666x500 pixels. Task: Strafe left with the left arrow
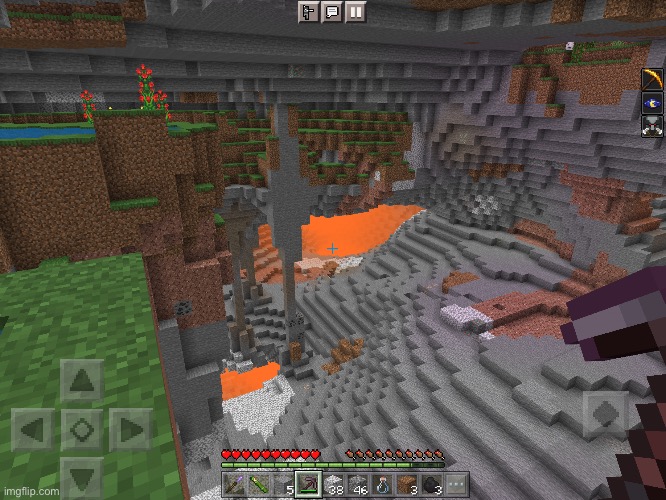point(33,430)
